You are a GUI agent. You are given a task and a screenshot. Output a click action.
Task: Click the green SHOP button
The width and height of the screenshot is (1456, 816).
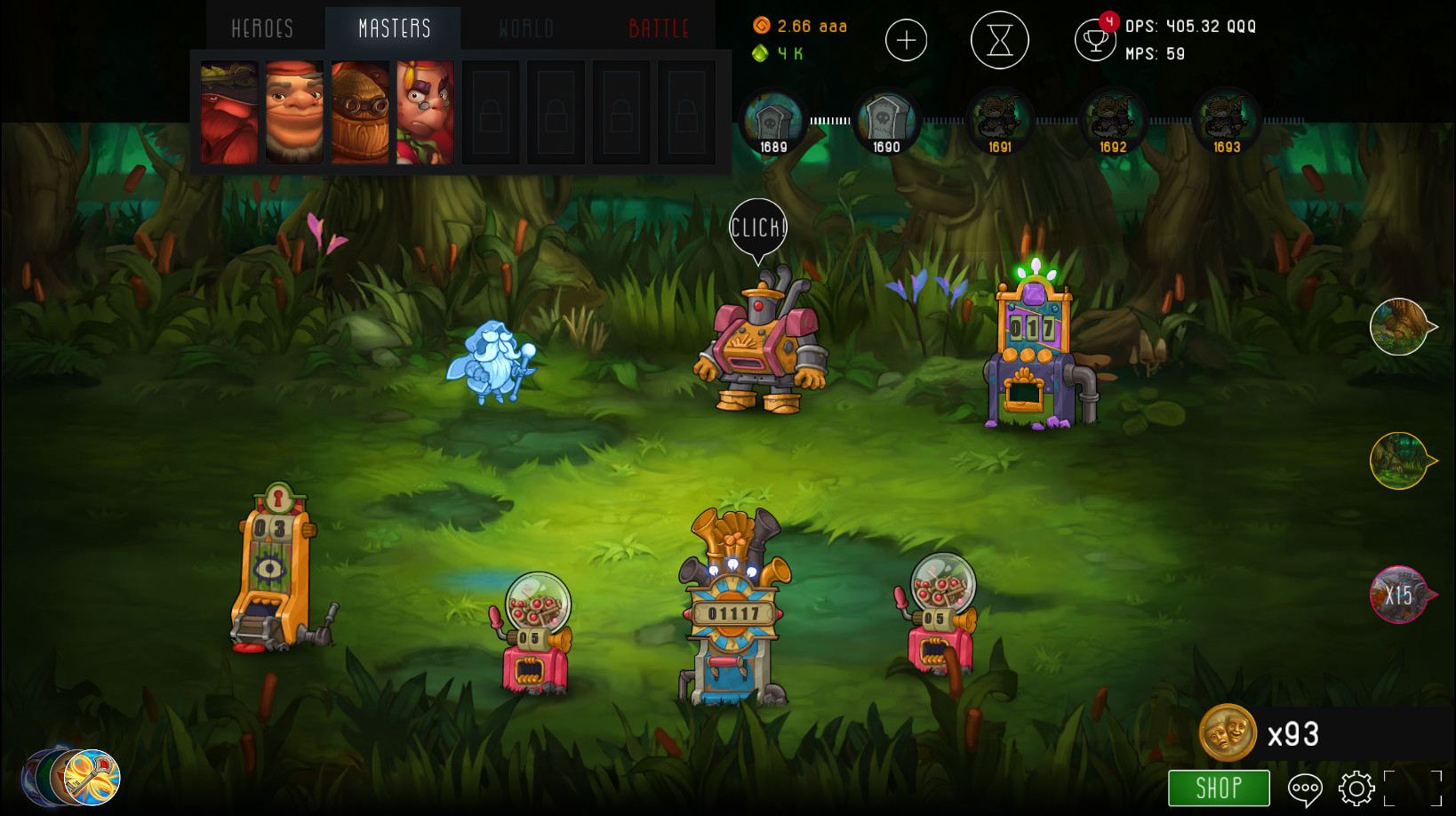click(1219, 788)
